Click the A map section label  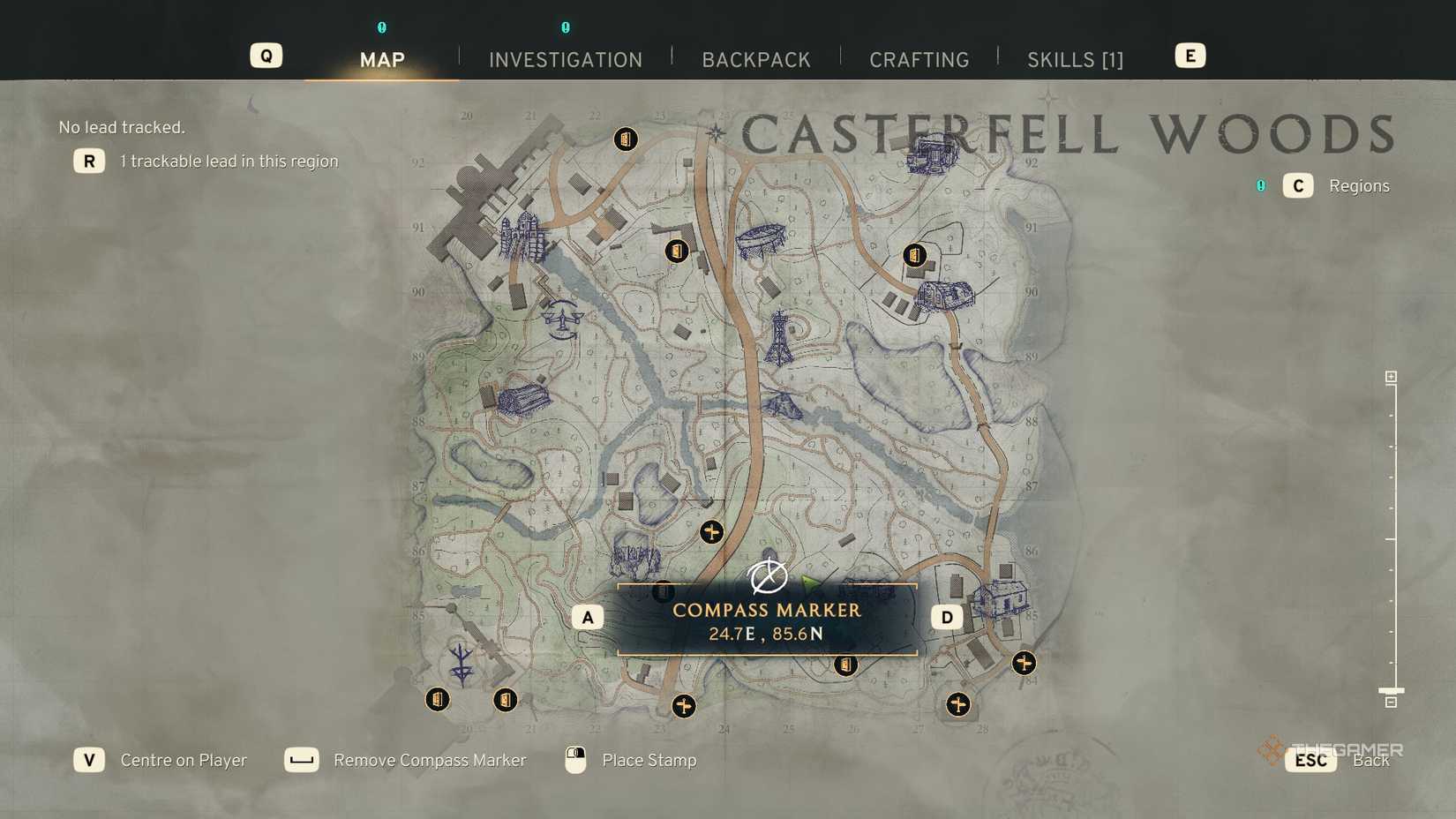pyautogui.click(x=587, y=617)
